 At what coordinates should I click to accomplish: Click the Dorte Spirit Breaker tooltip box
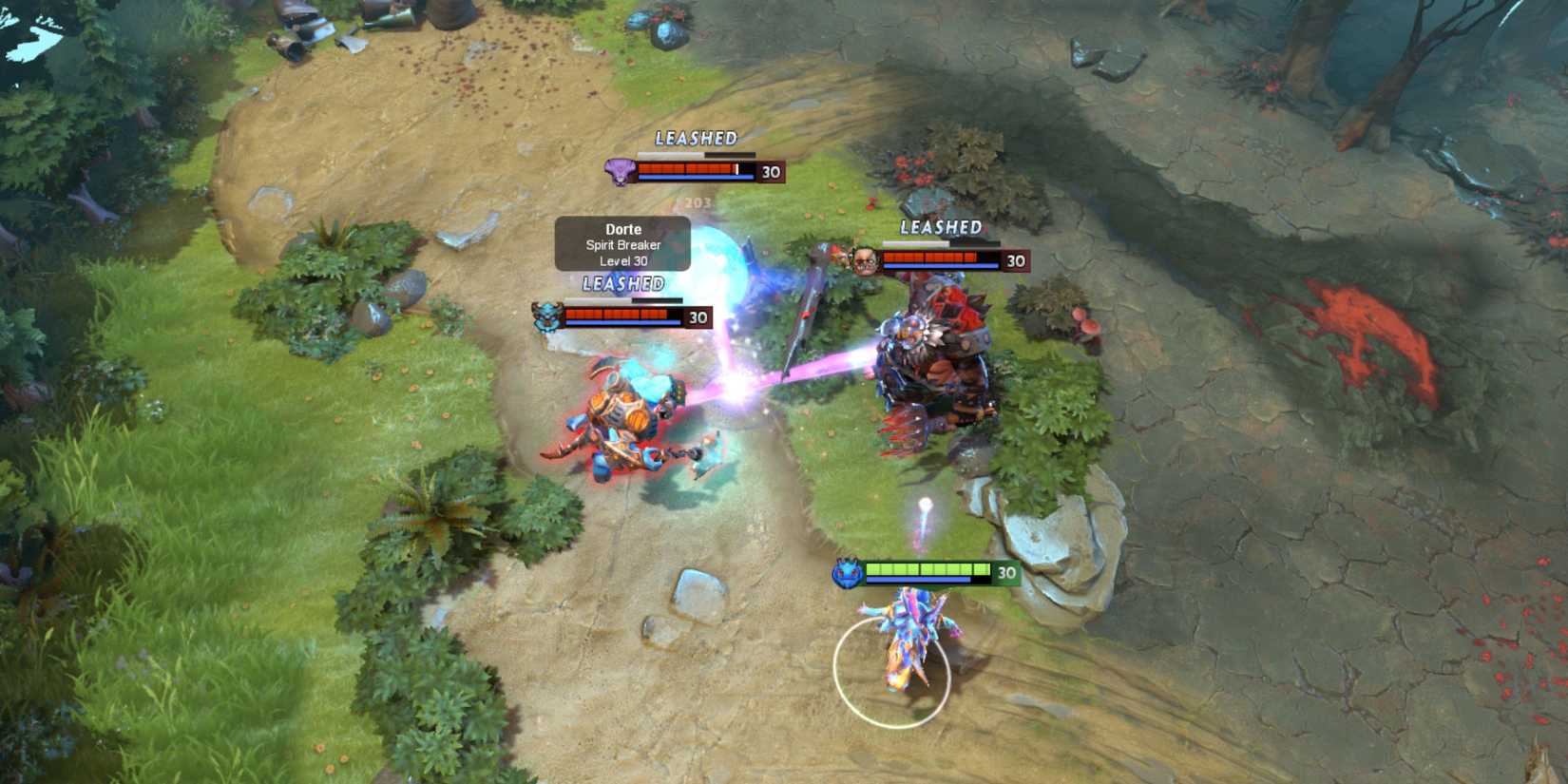coord(622,244)
